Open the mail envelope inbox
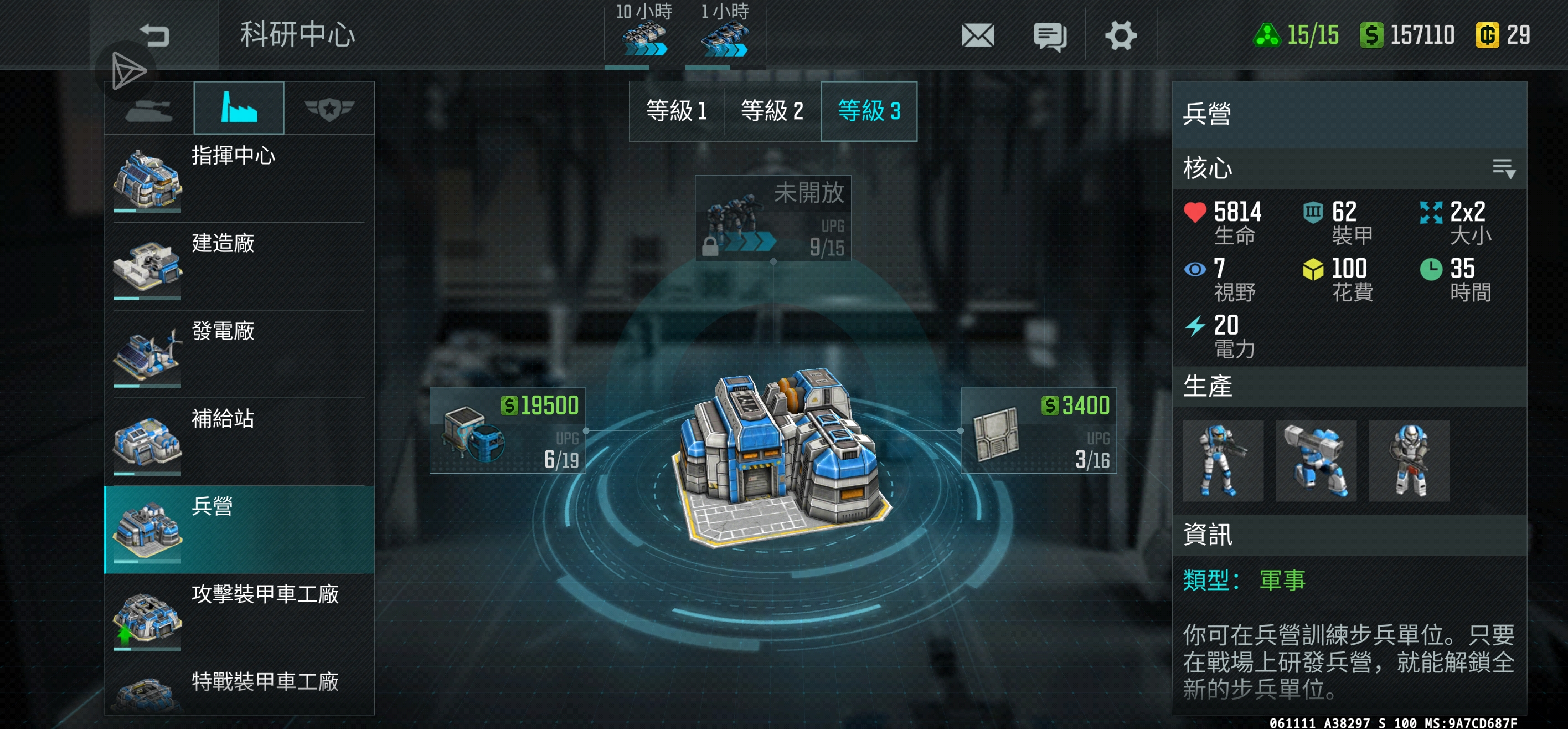 pos(978,35)
